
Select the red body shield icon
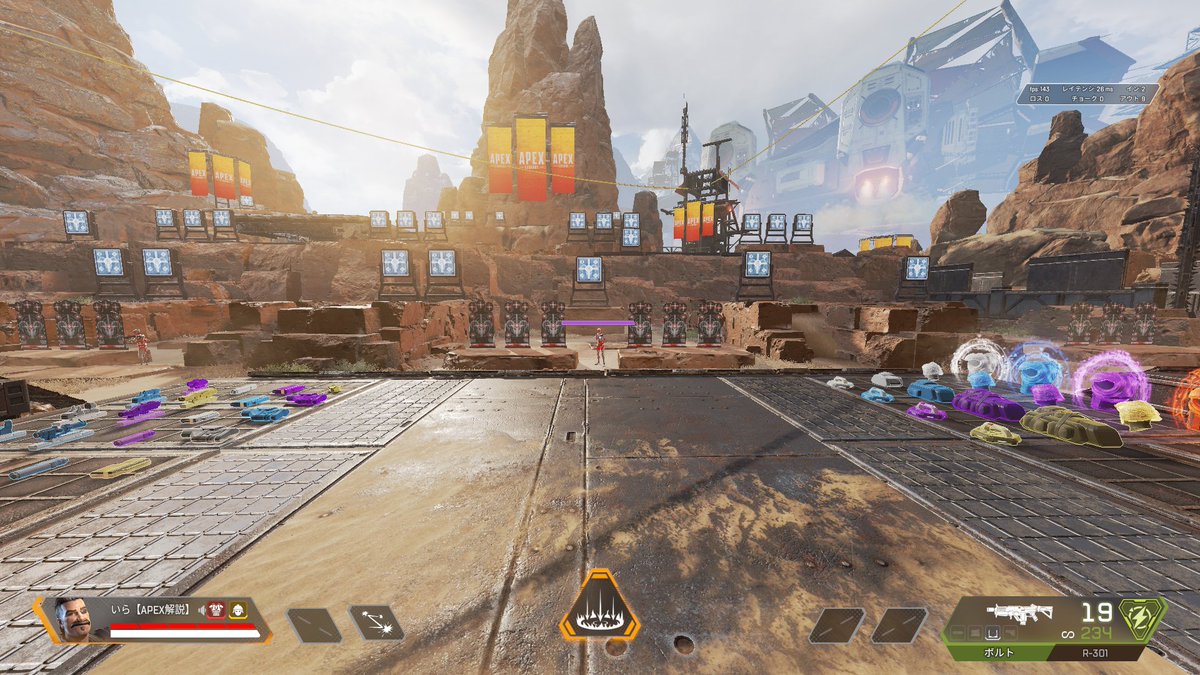click(x=218, y=610)
